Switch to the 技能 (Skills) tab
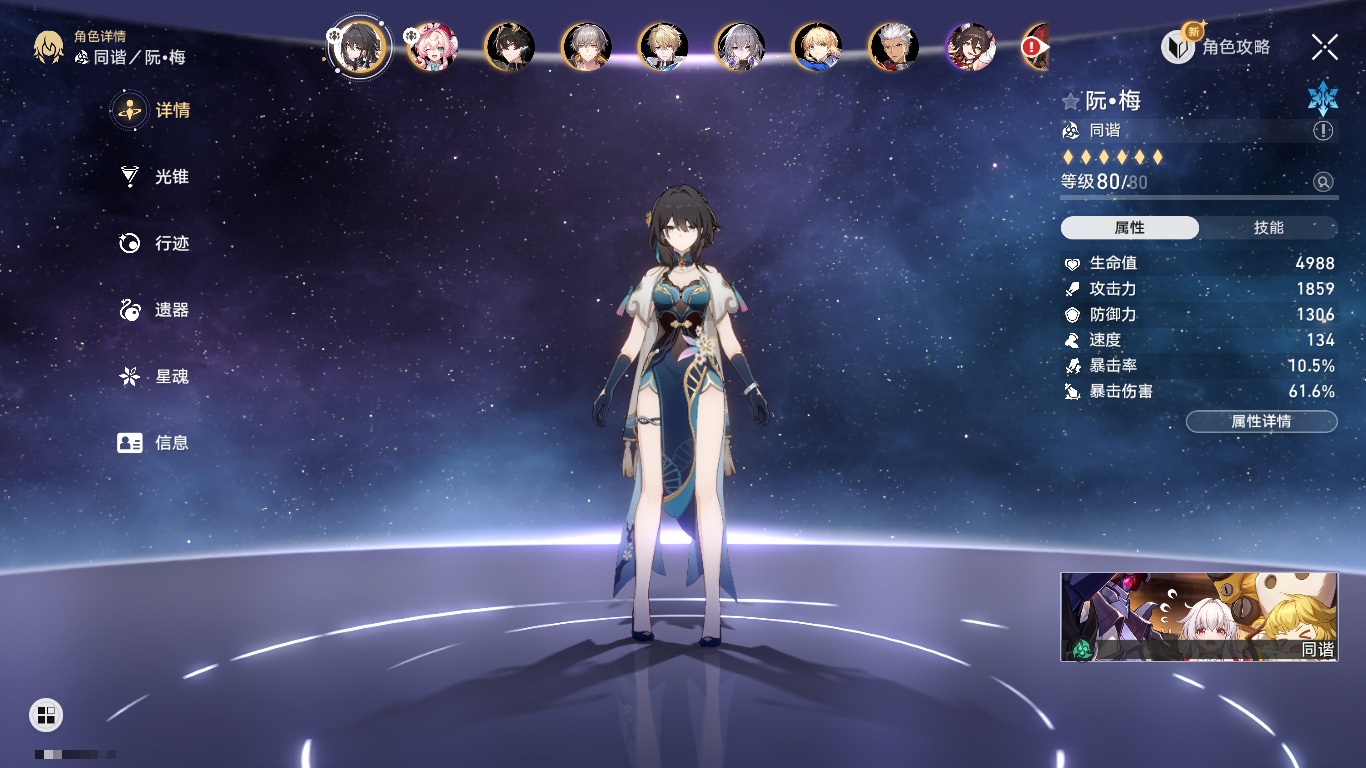This screenshot has height=768, width=1366. (1268, 228)
